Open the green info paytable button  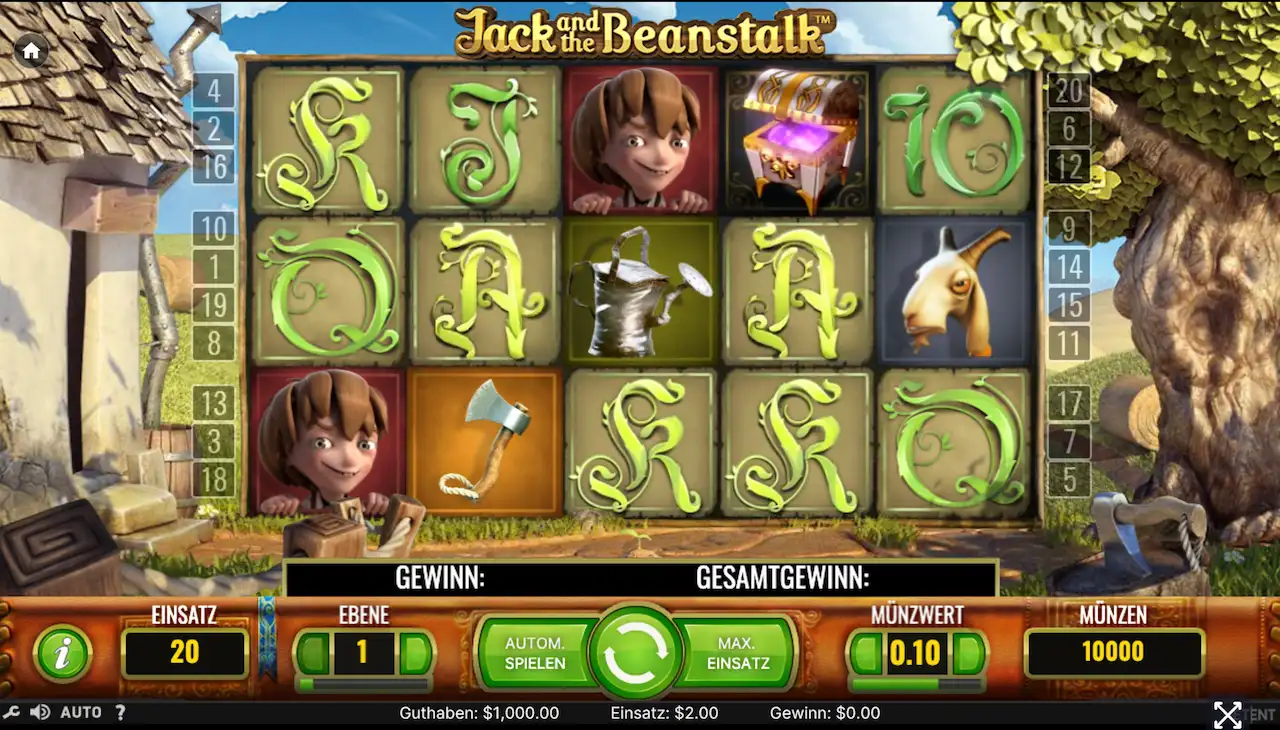62,654
